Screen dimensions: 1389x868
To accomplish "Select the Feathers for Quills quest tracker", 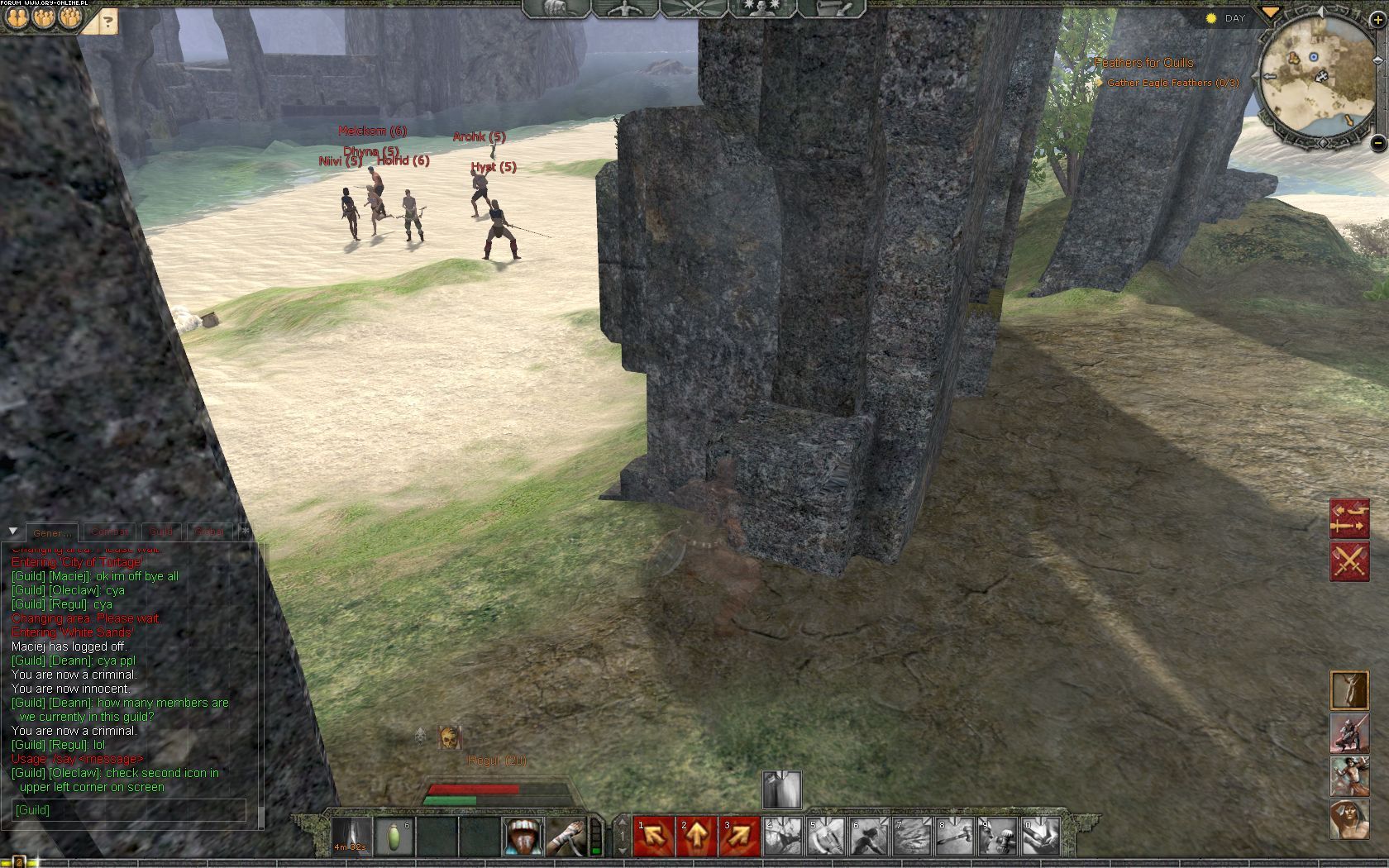I will 1143,63.
